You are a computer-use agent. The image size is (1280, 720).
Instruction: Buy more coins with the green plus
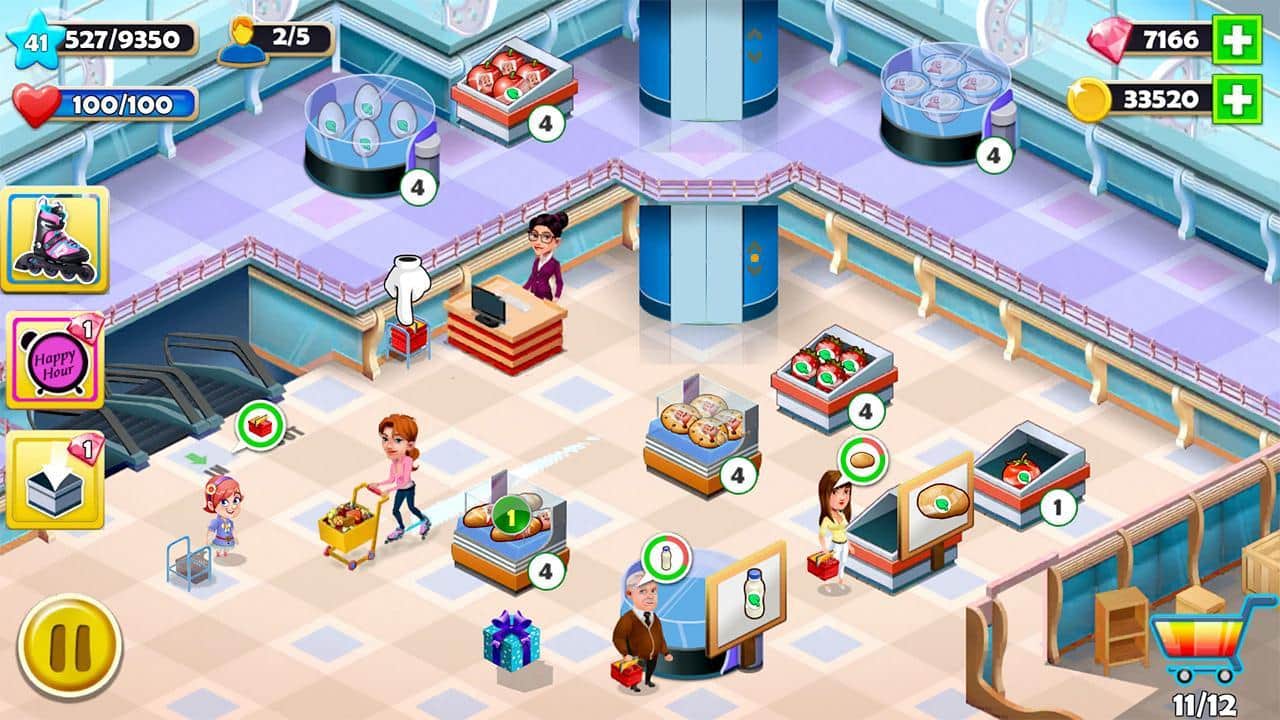pyautogui.click(x=1236, y=99)
